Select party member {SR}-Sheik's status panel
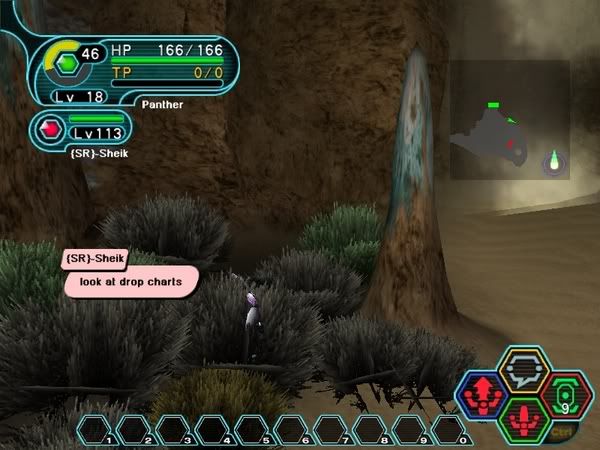The width and height of the screenshot is (600, 450). [87, 129]
